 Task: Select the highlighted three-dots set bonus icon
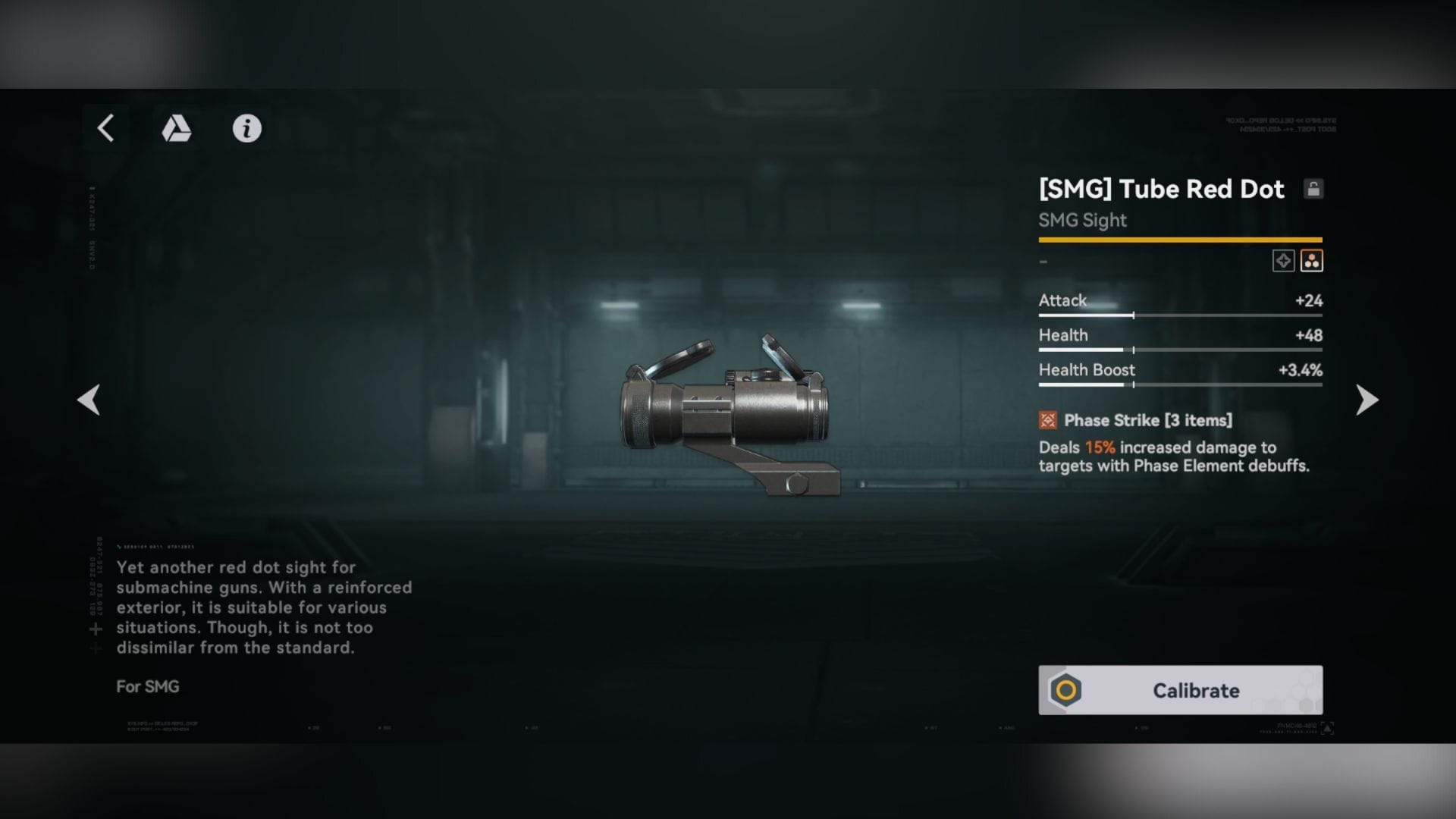[1313, 260]
